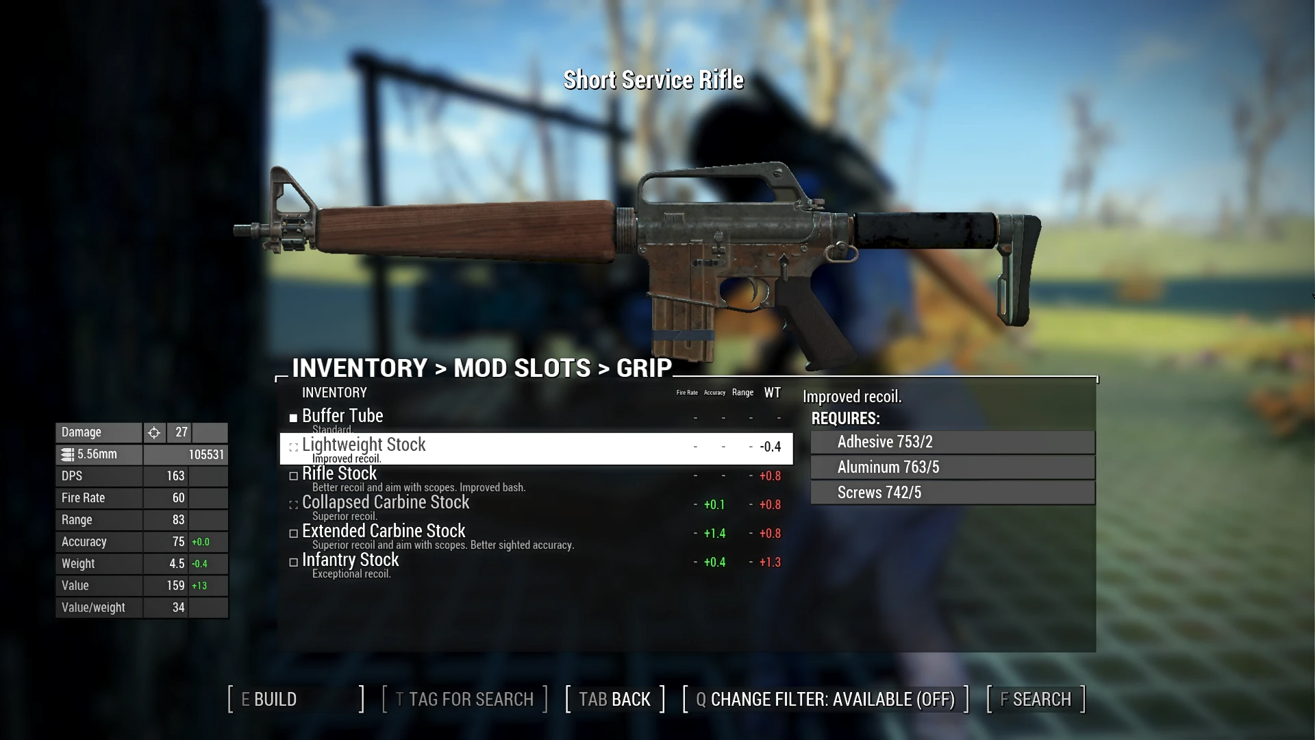Activate Tag for Search
This screenshot has width=1315, height=740.
pyautogui.click(x=465, y=699)
